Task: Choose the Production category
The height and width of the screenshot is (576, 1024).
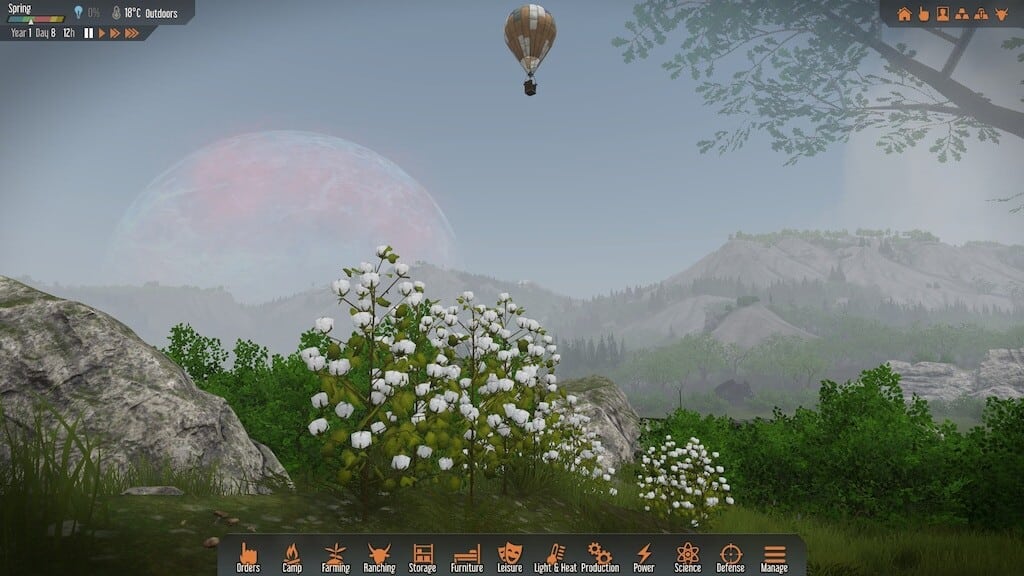Action: tap(600, 556)
